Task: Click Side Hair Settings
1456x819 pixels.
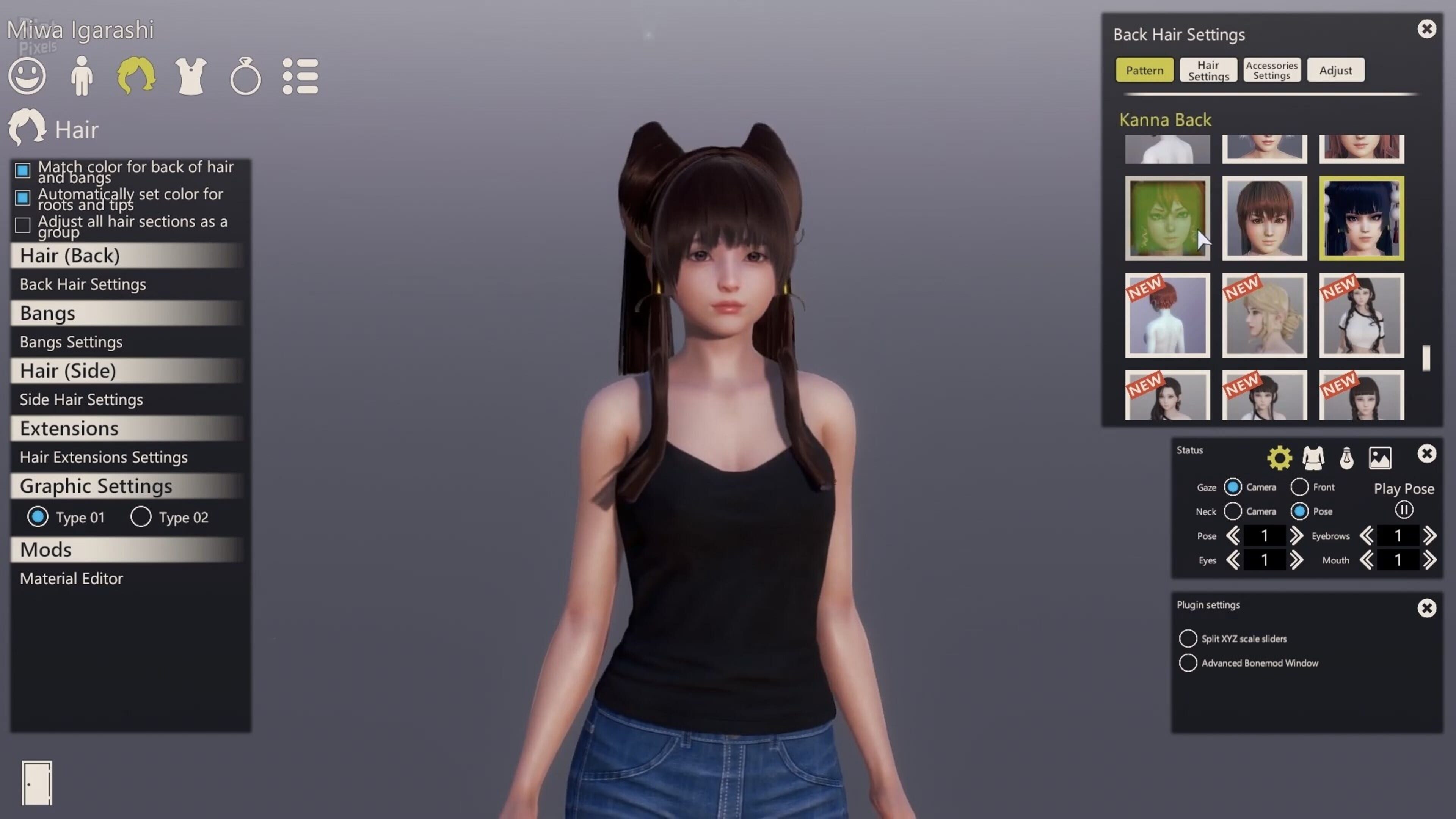Action: tap(81, 399)
